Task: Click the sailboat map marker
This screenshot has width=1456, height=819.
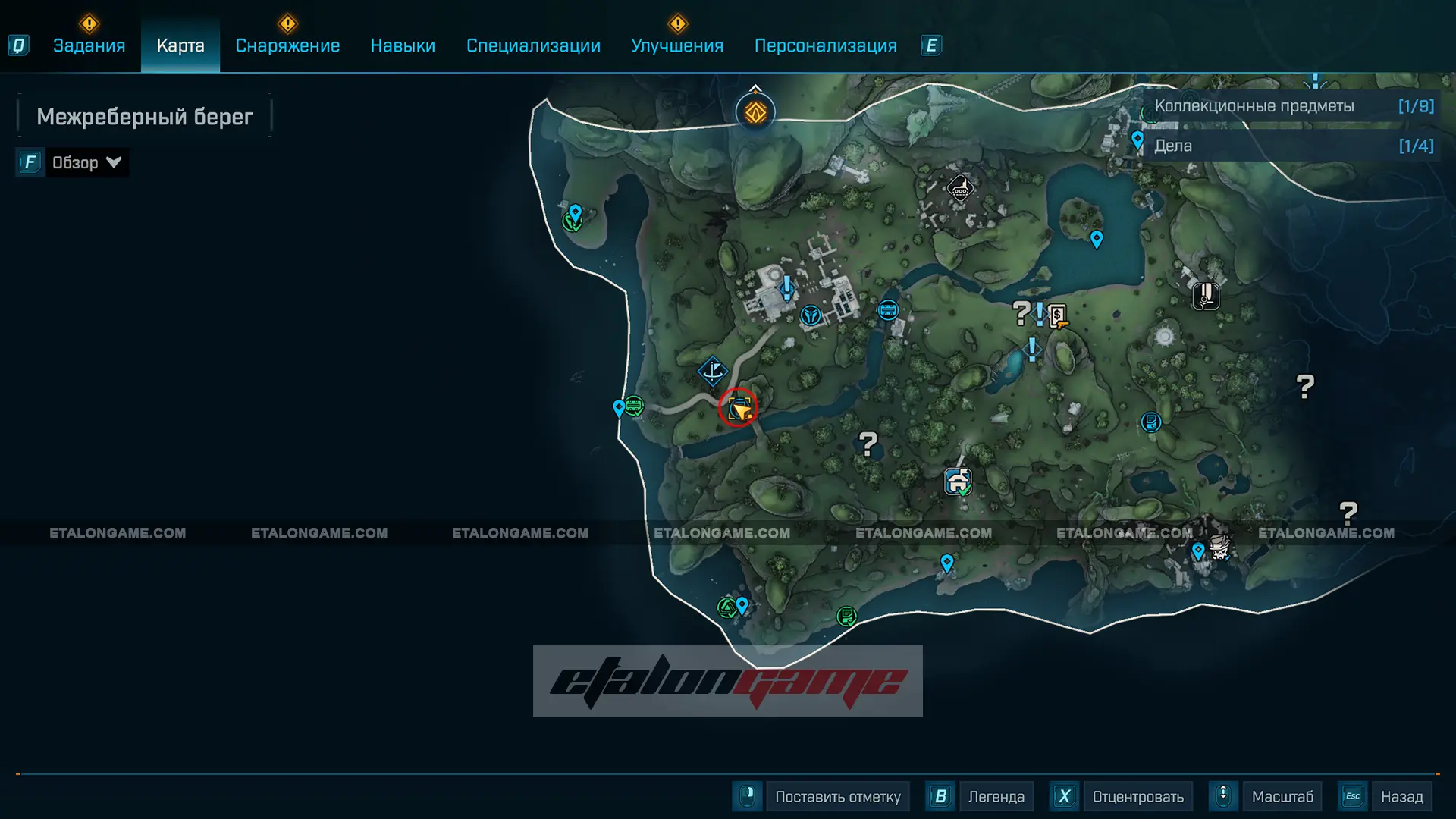Action: [x=713, y=372]
